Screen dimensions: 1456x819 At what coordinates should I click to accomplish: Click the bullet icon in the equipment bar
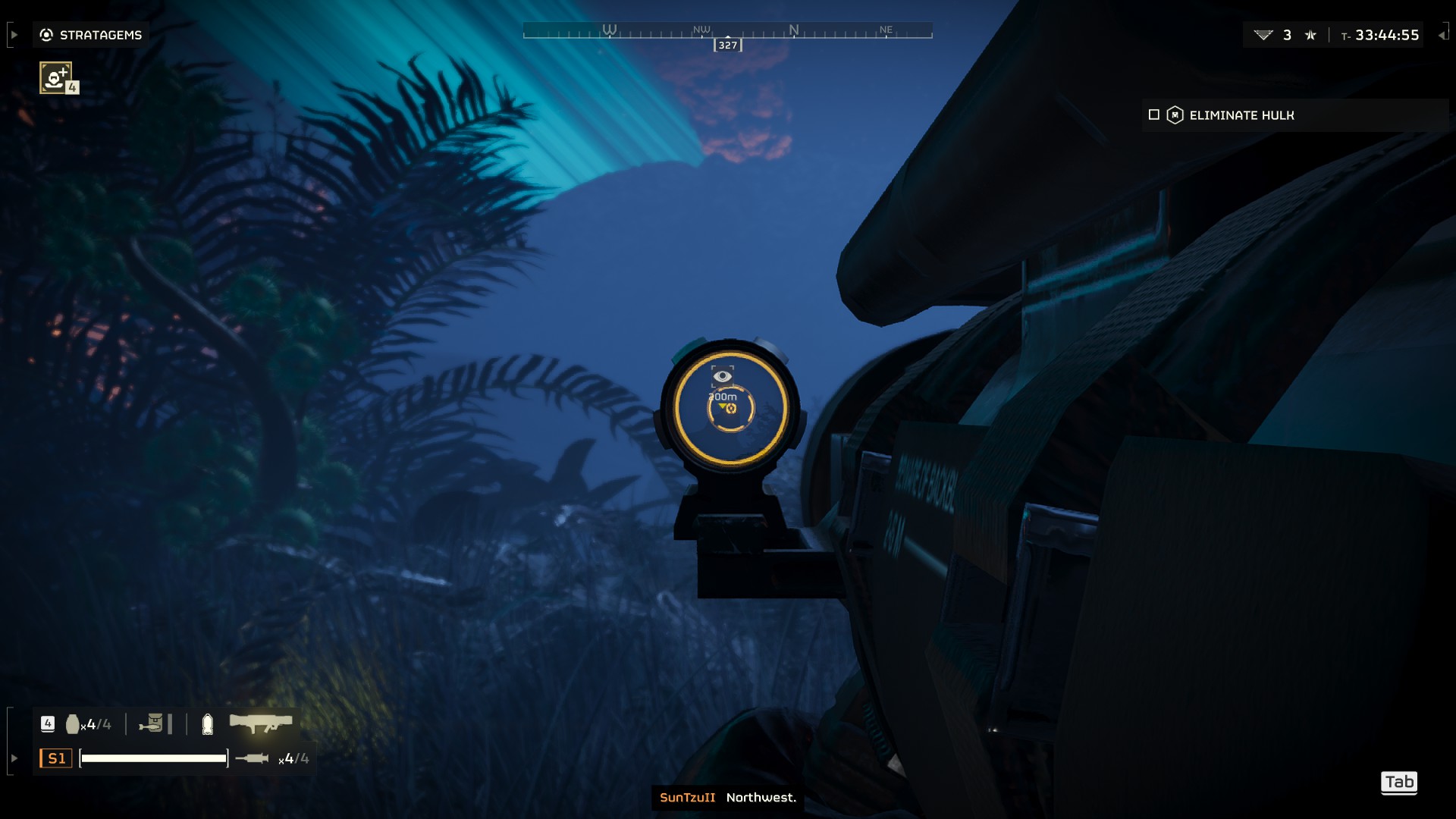point(209,724)
